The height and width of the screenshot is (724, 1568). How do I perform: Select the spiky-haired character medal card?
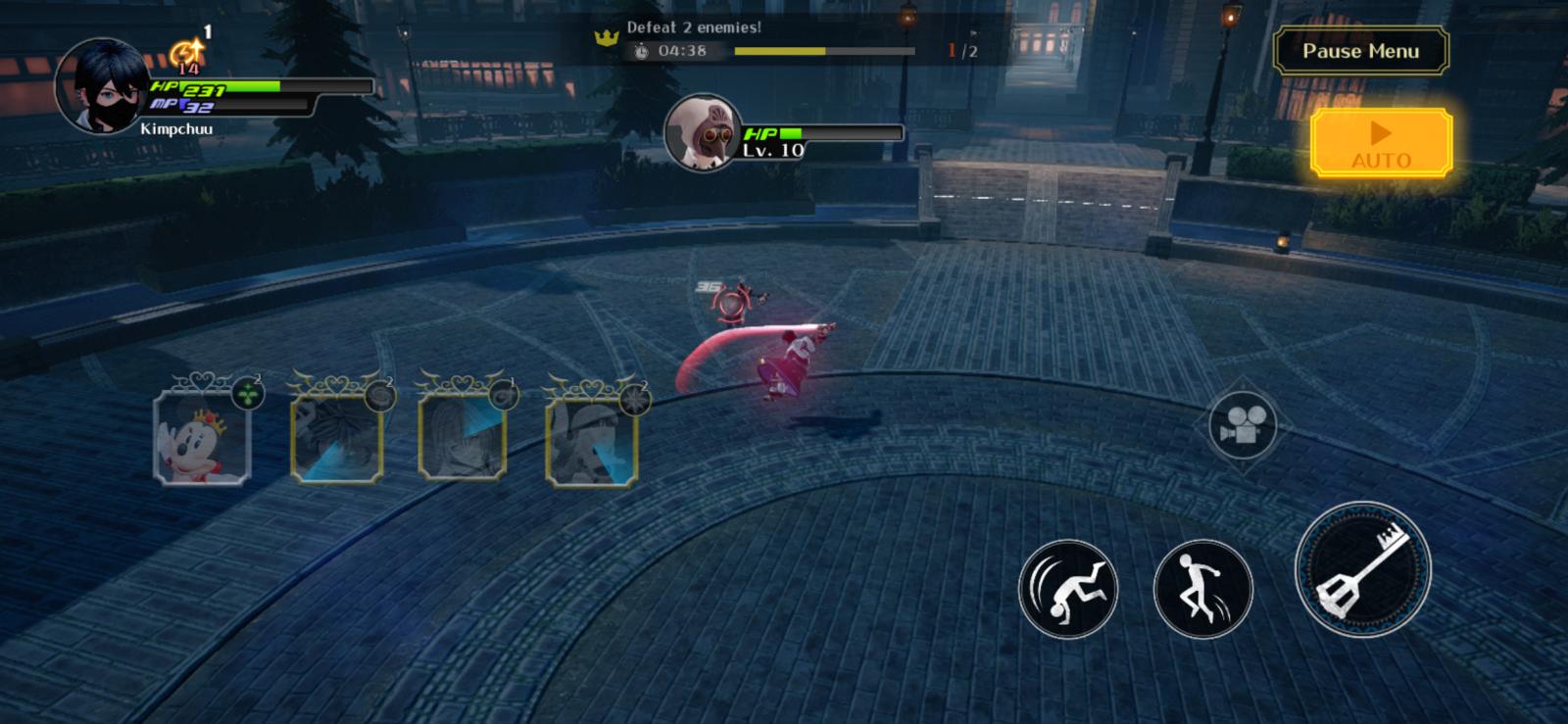pyautogui.click(x=337, y=435)
